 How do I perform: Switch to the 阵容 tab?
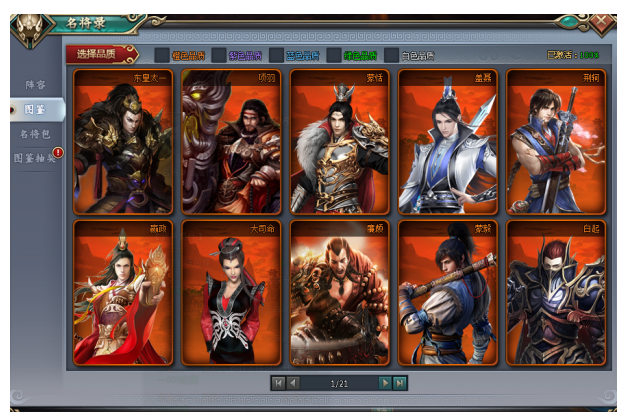(35, 86)
